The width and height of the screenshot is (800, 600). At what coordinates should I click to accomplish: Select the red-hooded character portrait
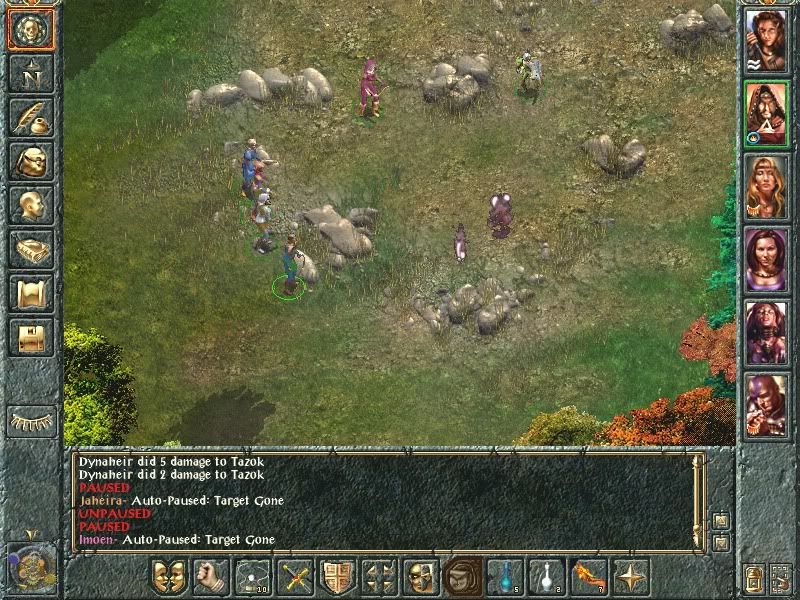[766, 113]
